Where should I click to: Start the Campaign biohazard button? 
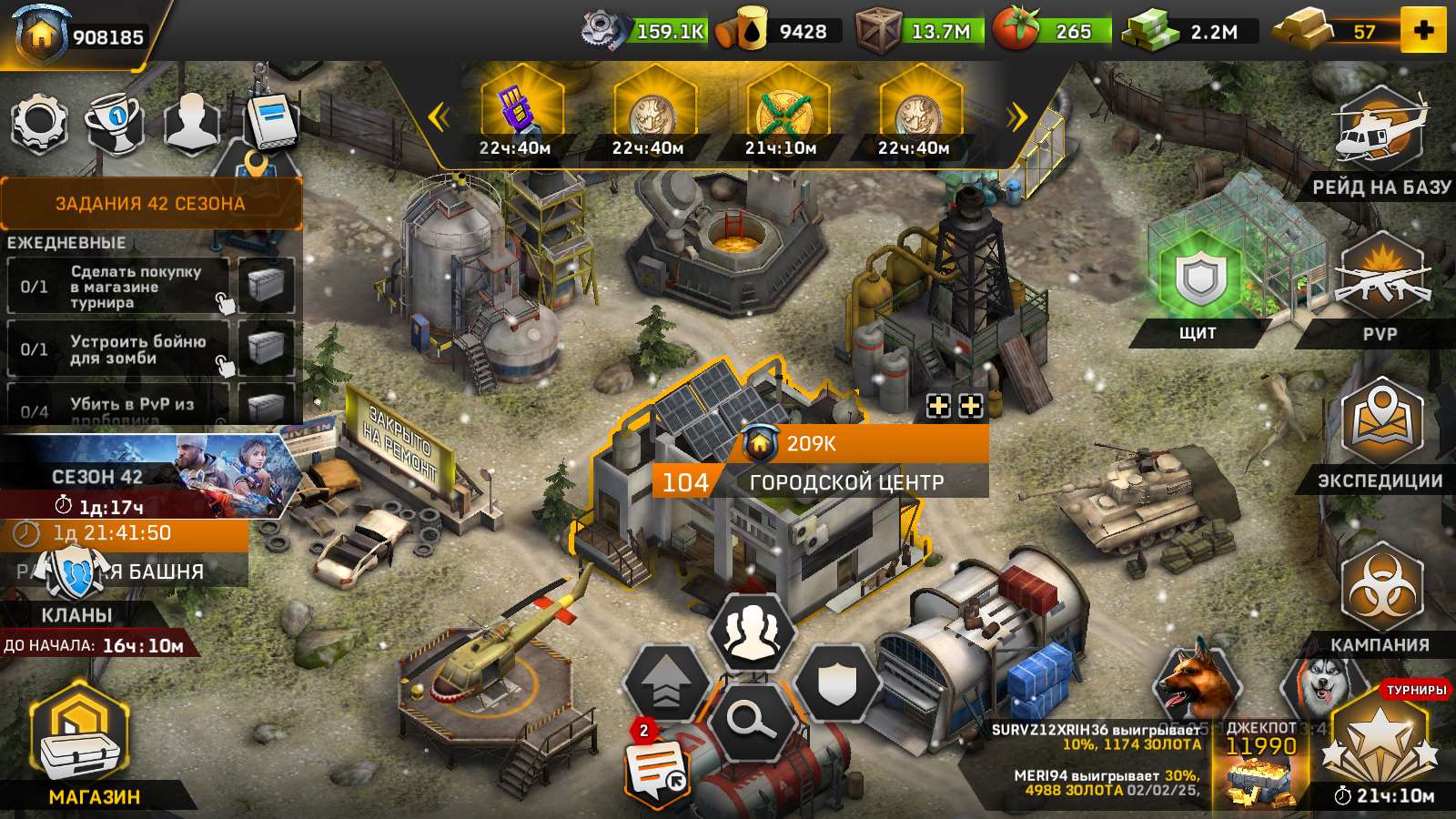pyautogui.click(x=1380, y=590)
